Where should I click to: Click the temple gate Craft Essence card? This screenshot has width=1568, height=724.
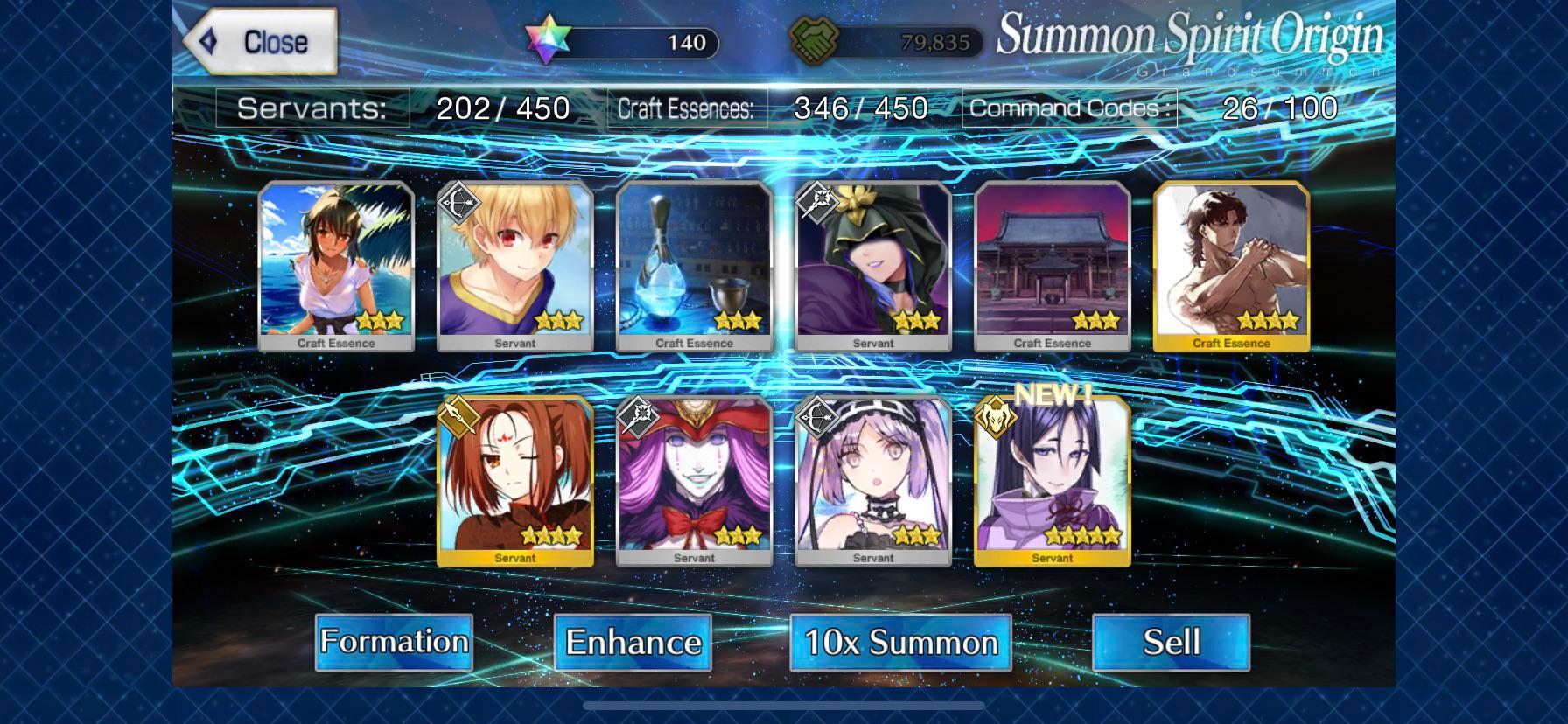pyautogui.click(x=1050, y=262)
